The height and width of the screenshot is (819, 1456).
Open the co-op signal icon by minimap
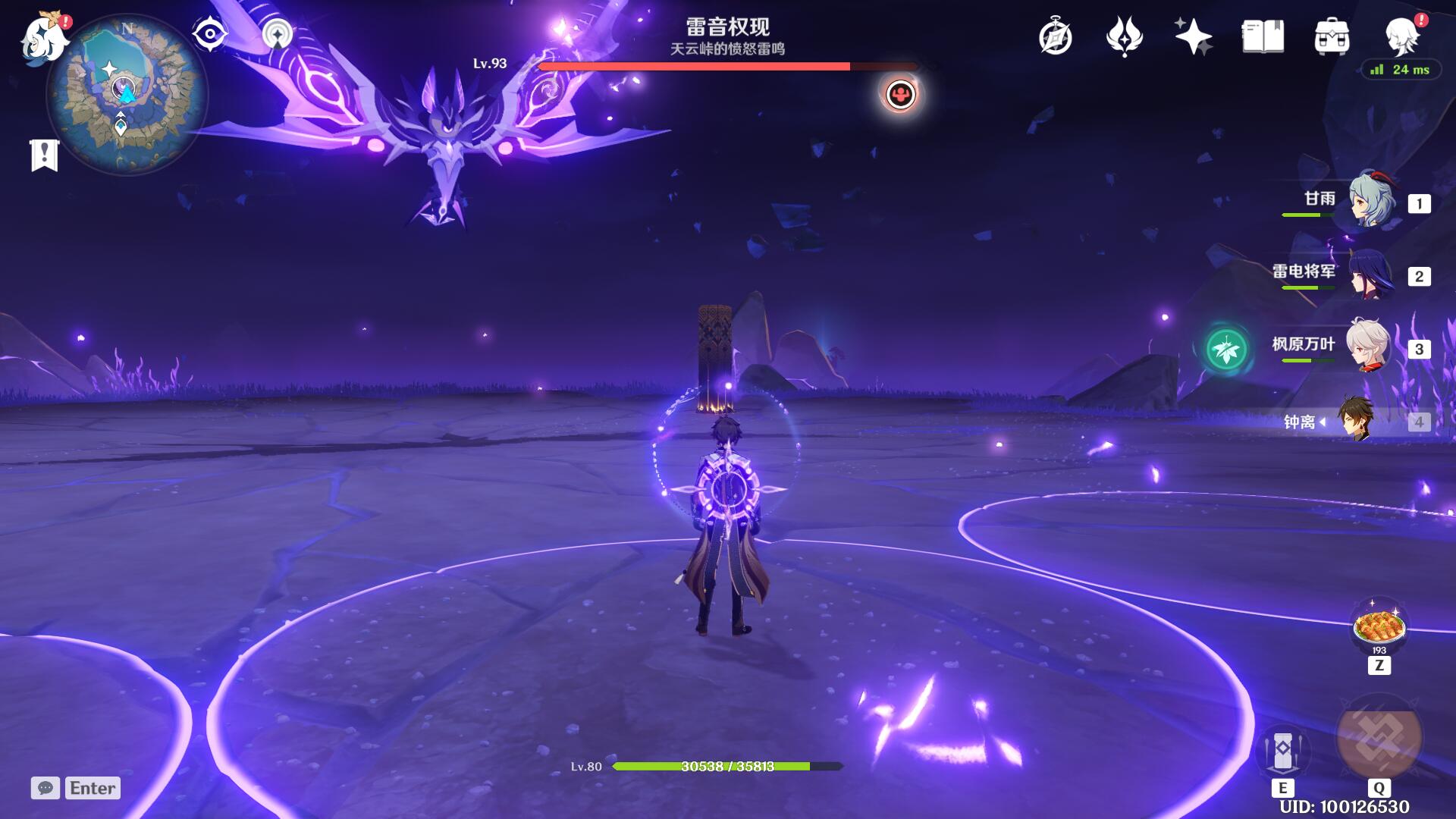tap(278, 34)
